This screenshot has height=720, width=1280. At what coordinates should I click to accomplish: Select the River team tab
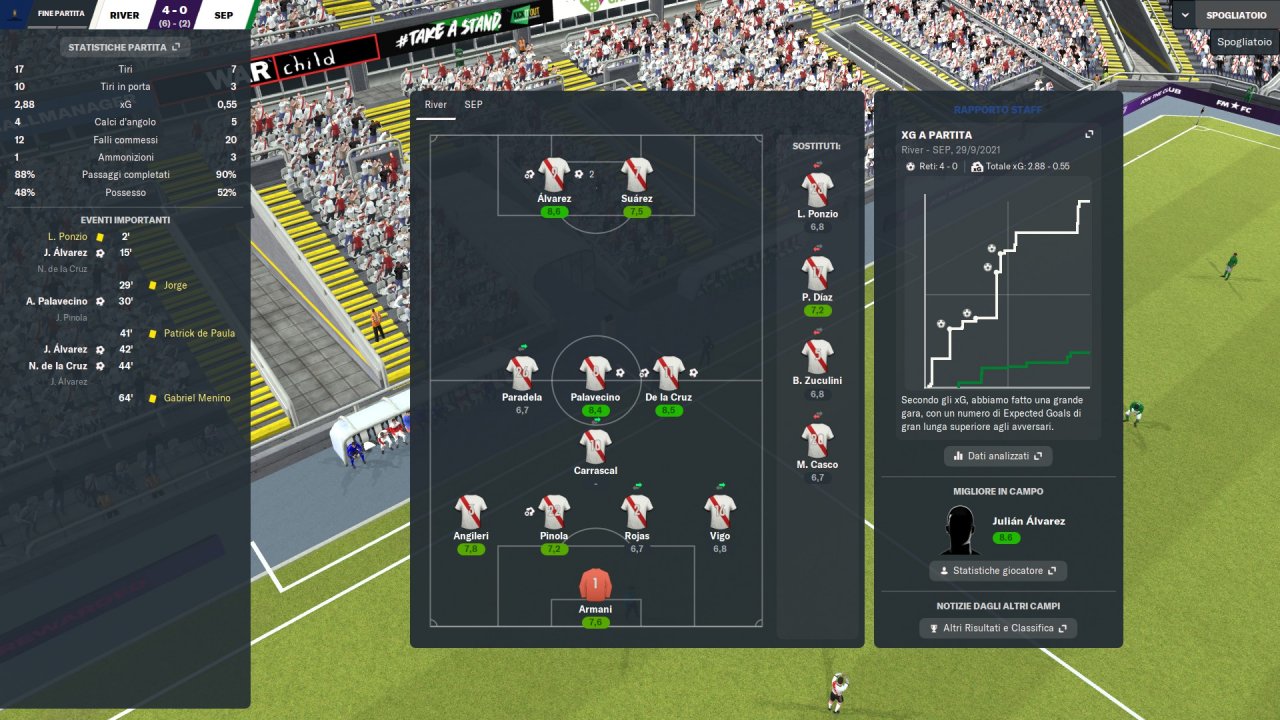tap(435, 104)
